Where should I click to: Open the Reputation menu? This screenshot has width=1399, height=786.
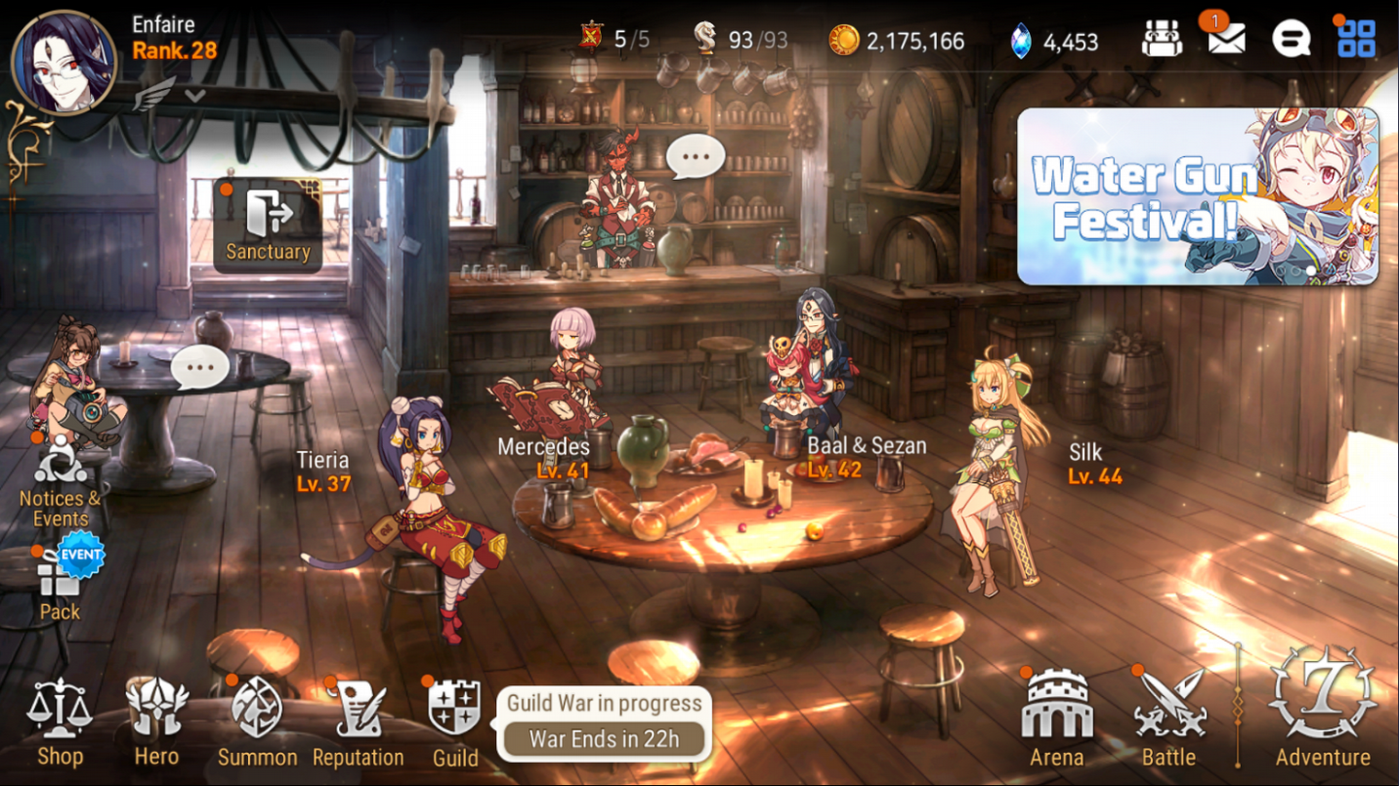point(358,720)
